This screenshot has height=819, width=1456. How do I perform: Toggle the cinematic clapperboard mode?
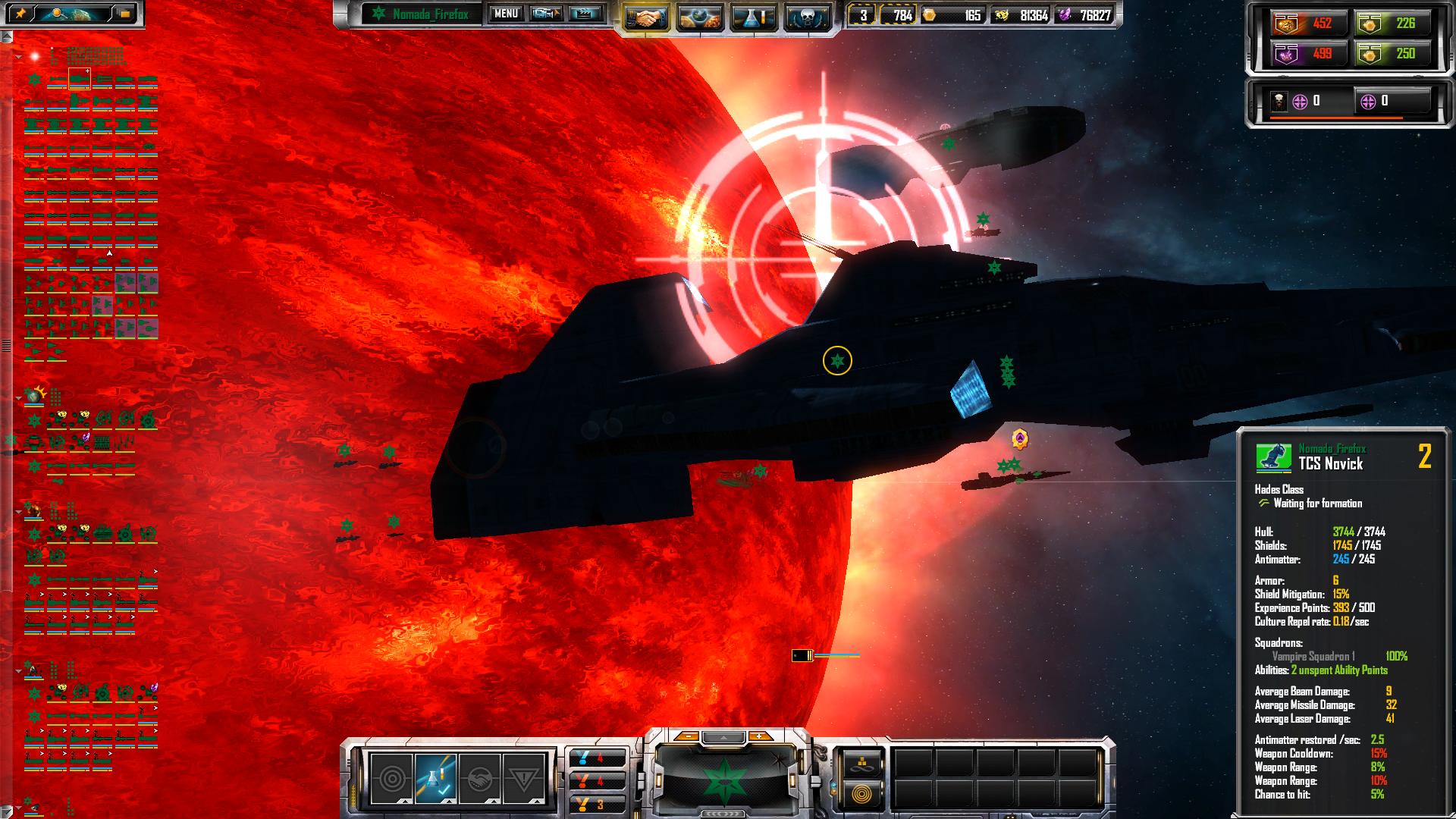tap(585, 14)
